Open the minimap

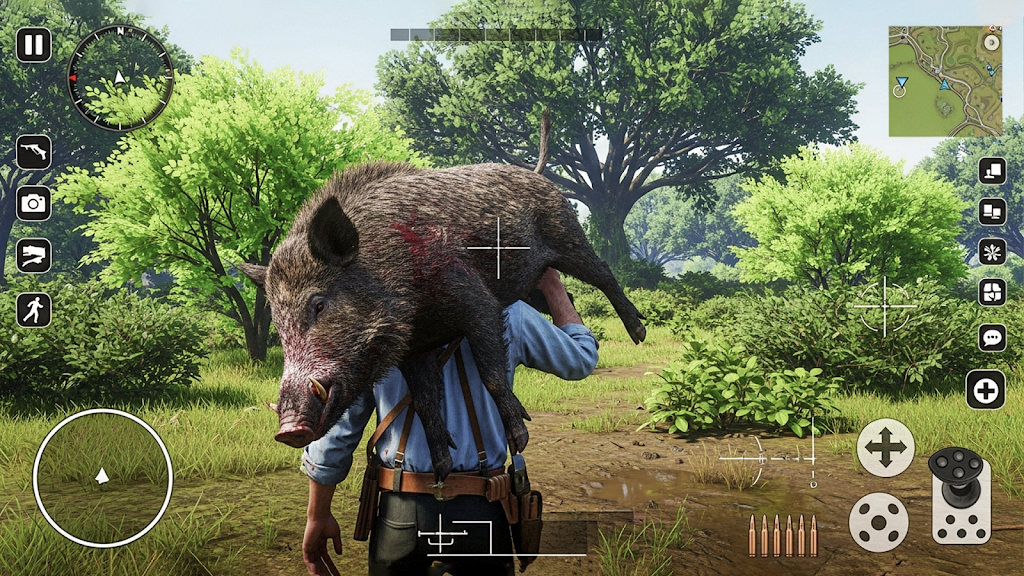pos(944,81)
